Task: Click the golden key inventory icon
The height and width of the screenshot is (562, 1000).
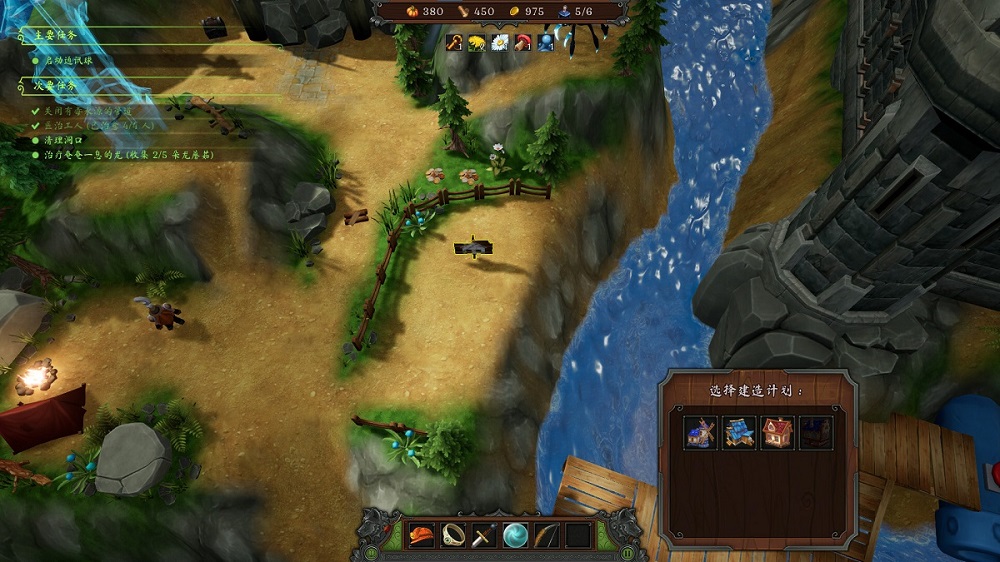Action: pos(455,42)
